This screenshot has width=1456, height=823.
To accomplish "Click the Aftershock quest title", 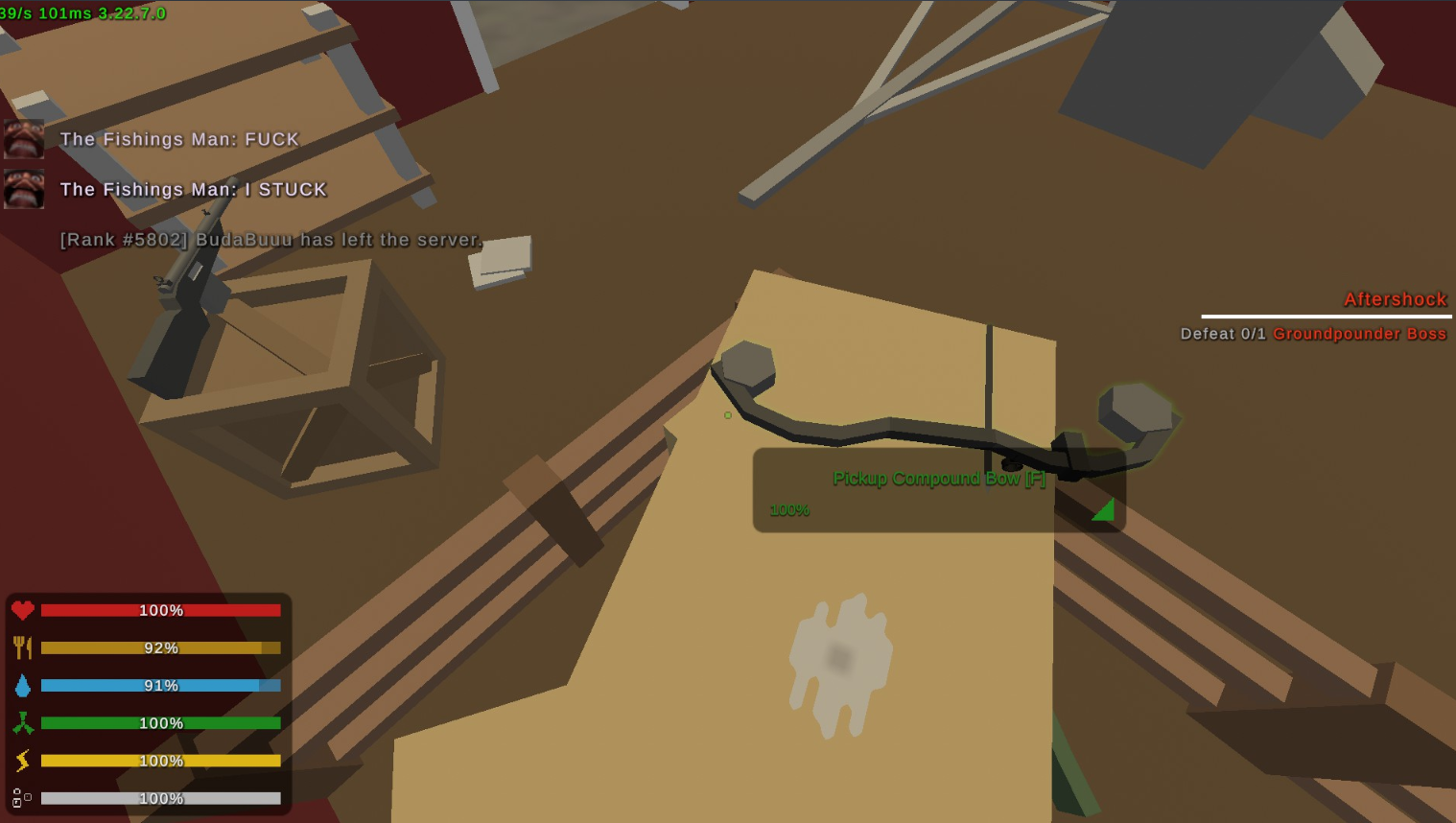I will click(x=1396, y=299).
